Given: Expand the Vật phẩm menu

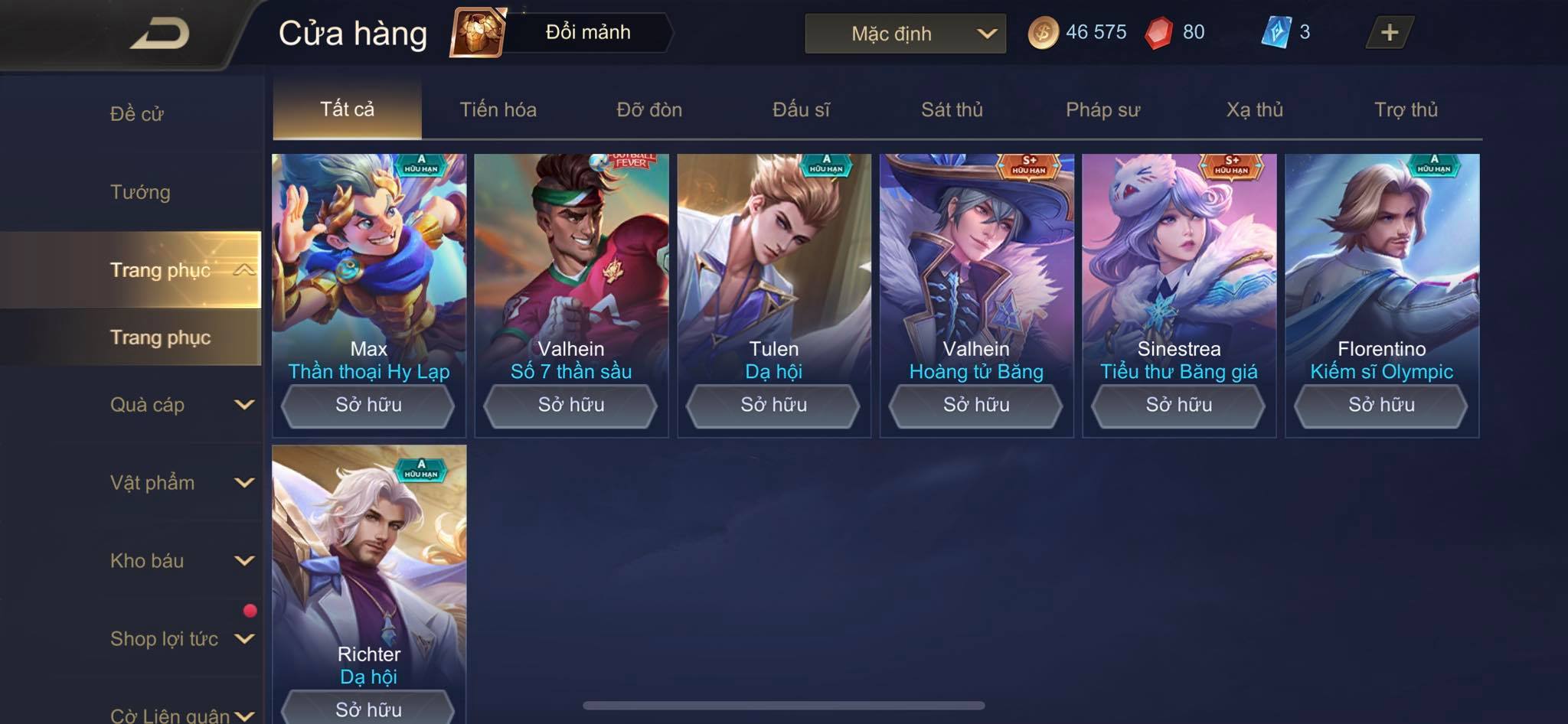Looking at the screenshot, I should pos(181,483).
